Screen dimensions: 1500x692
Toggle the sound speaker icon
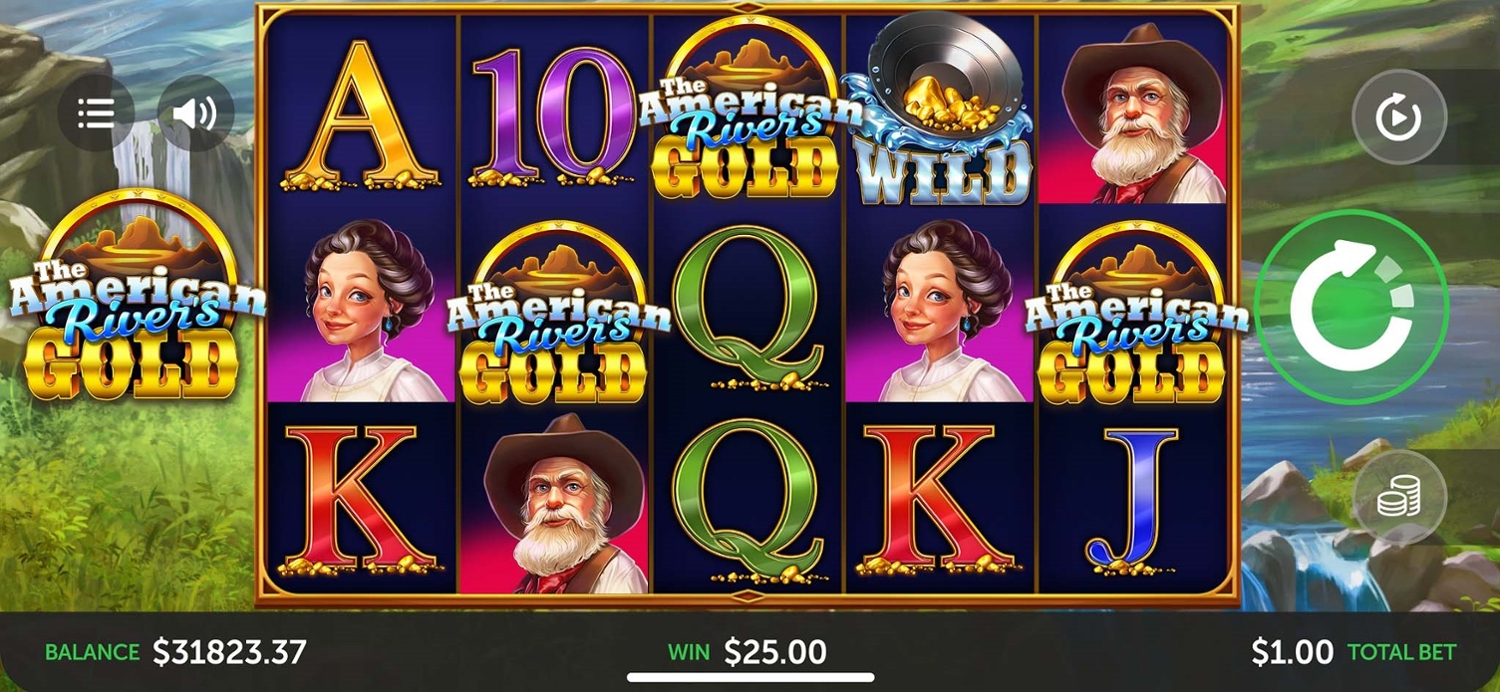click(x=195, y=113)
